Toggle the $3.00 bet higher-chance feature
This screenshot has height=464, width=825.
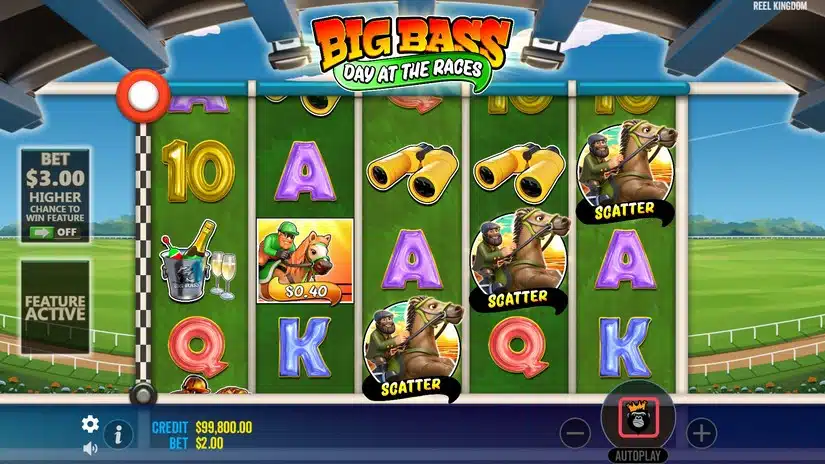coord(55,231)
